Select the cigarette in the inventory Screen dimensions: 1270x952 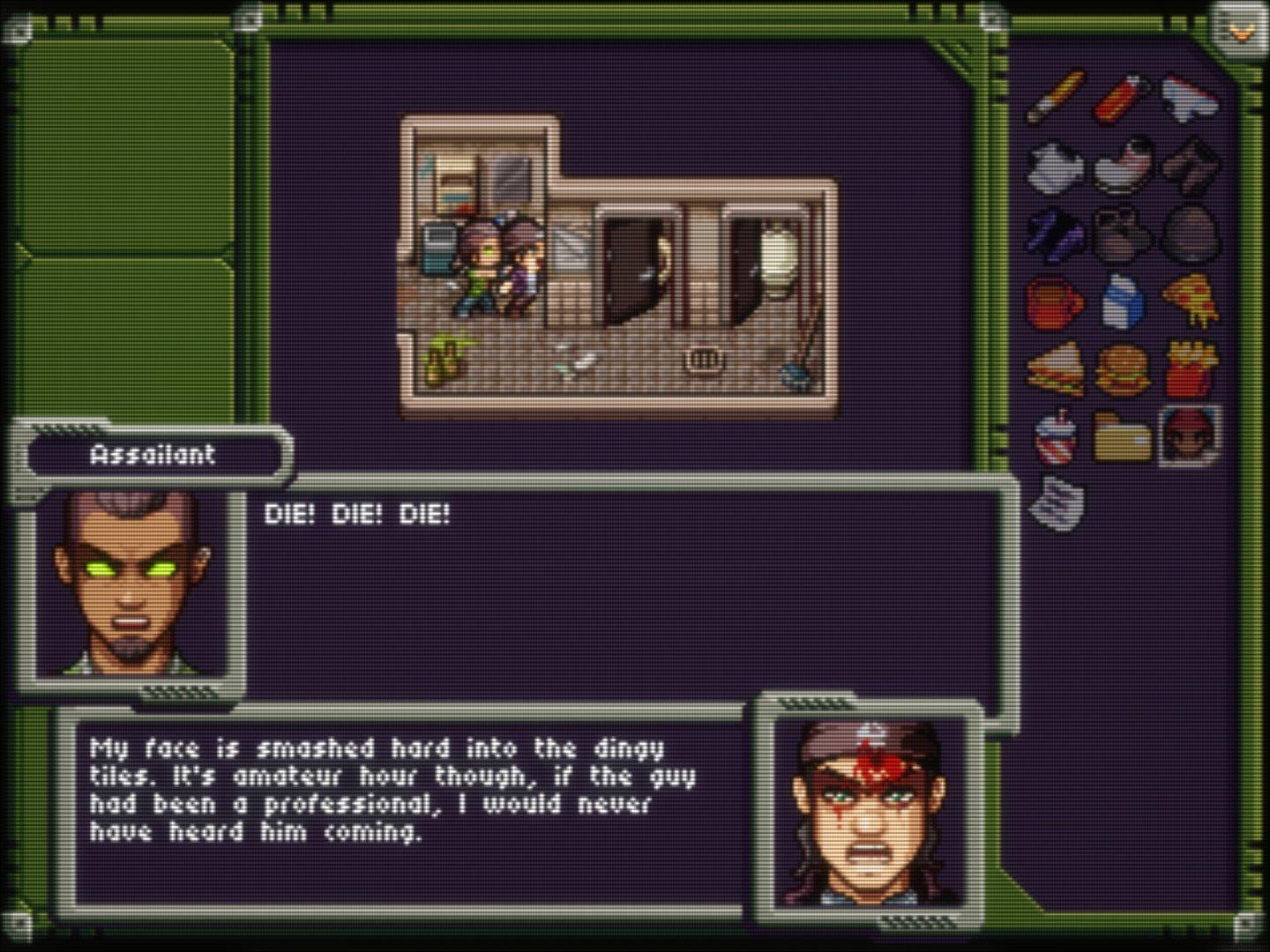pos(1056,97)
